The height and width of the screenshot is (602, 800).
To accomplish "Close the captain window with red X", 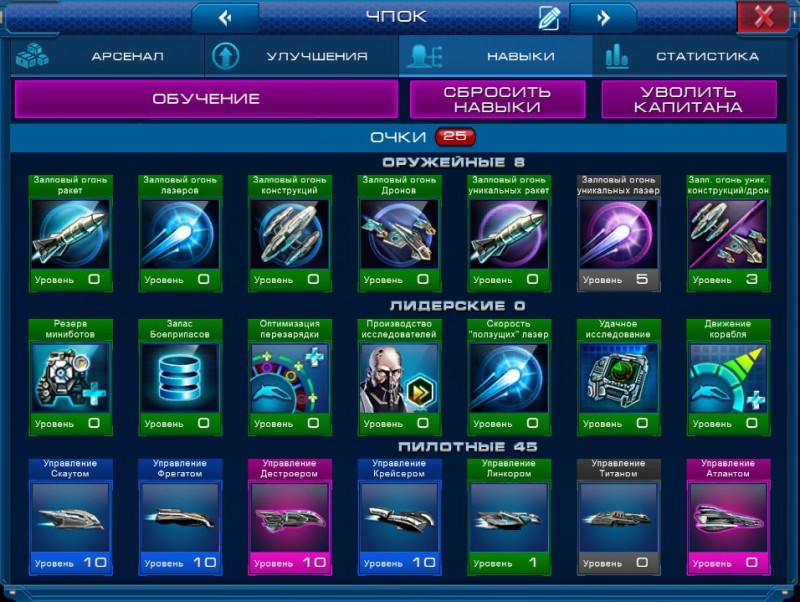I will tap(764, 16).
